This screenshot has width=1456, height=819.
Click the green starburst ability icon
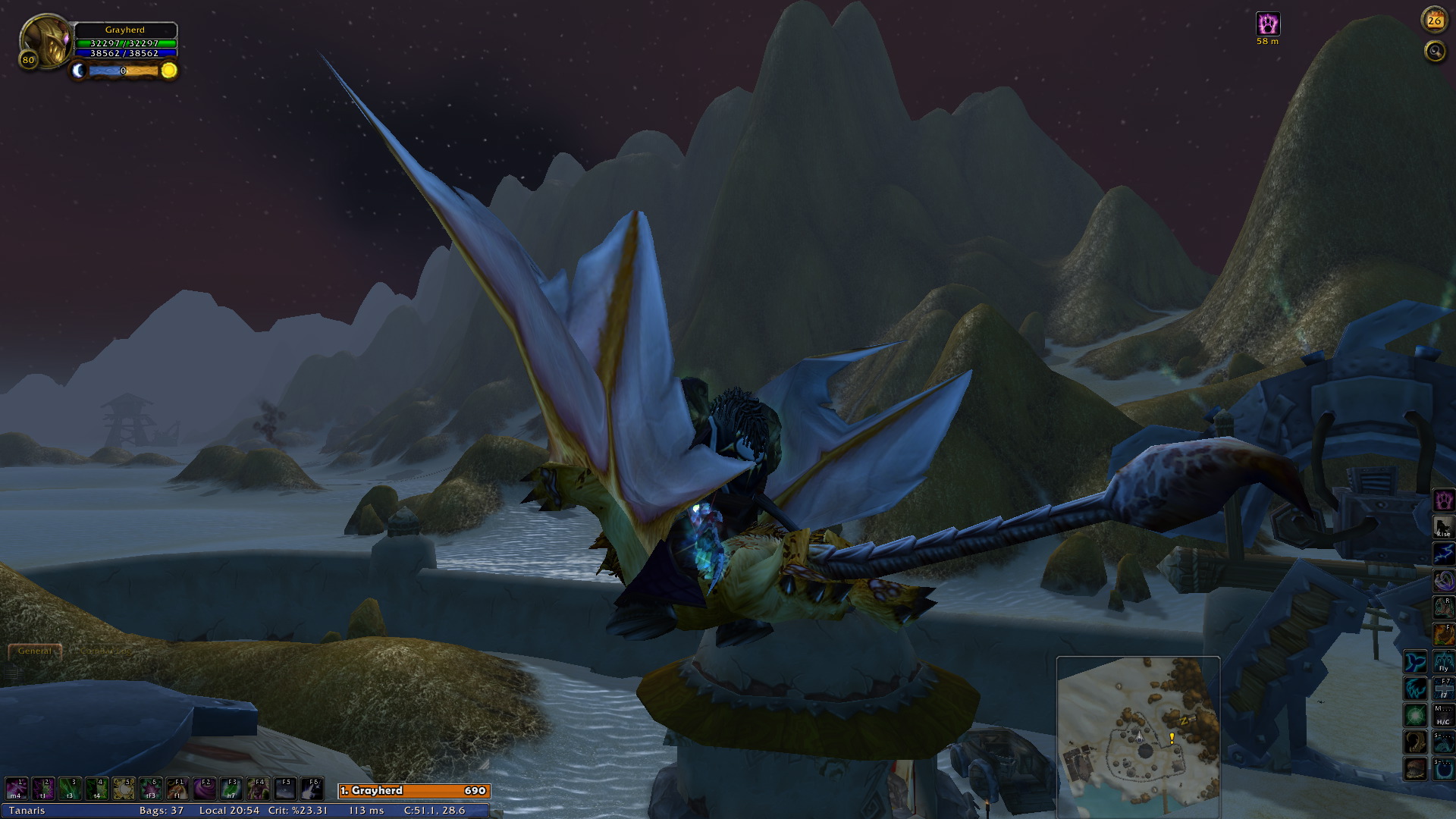pos(1416,715)
